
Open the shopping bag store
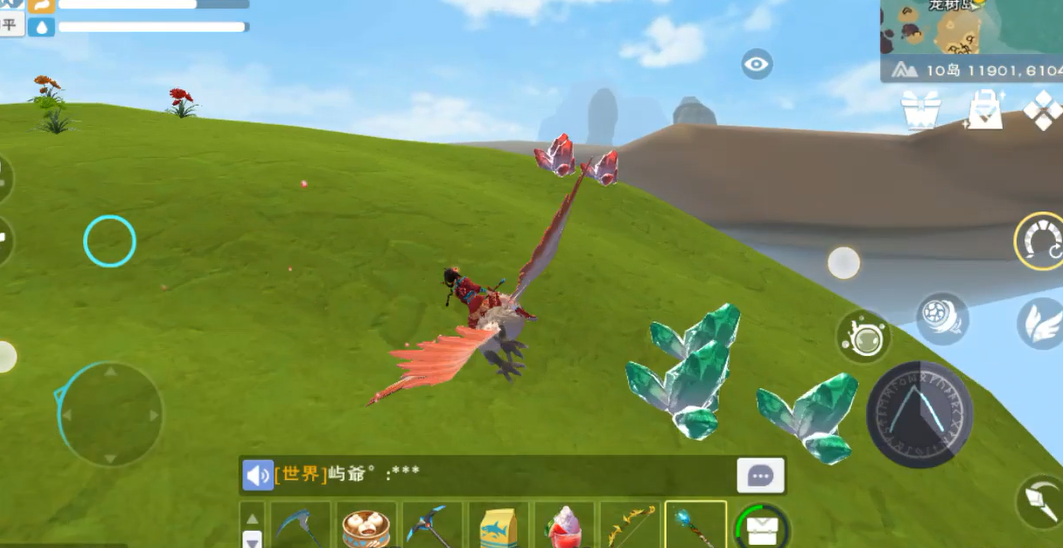point(984,110)
